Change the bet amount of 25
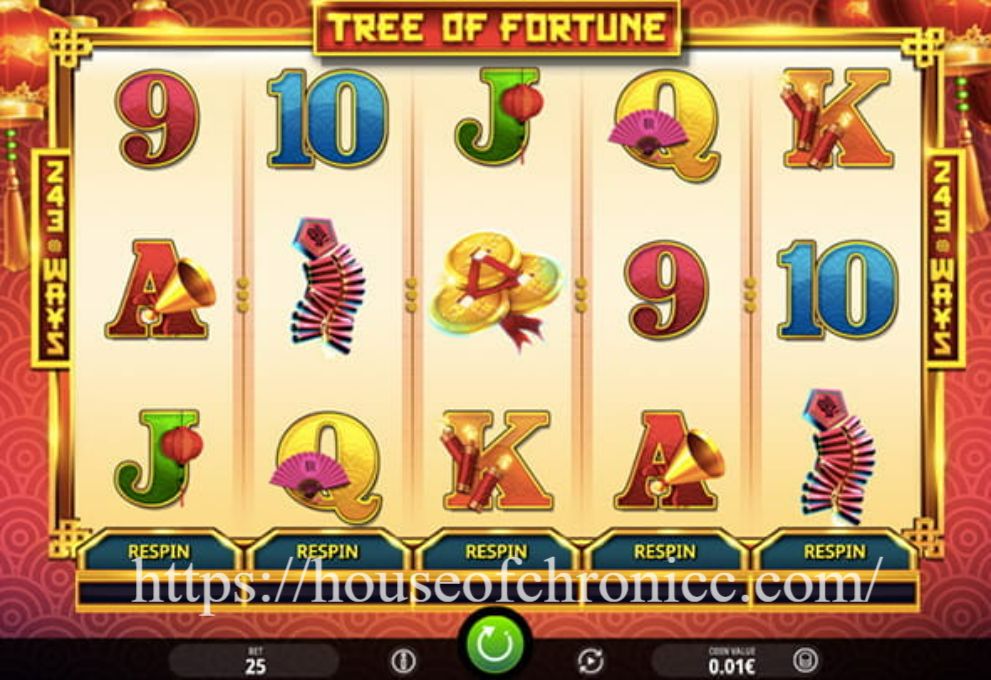 255,661
